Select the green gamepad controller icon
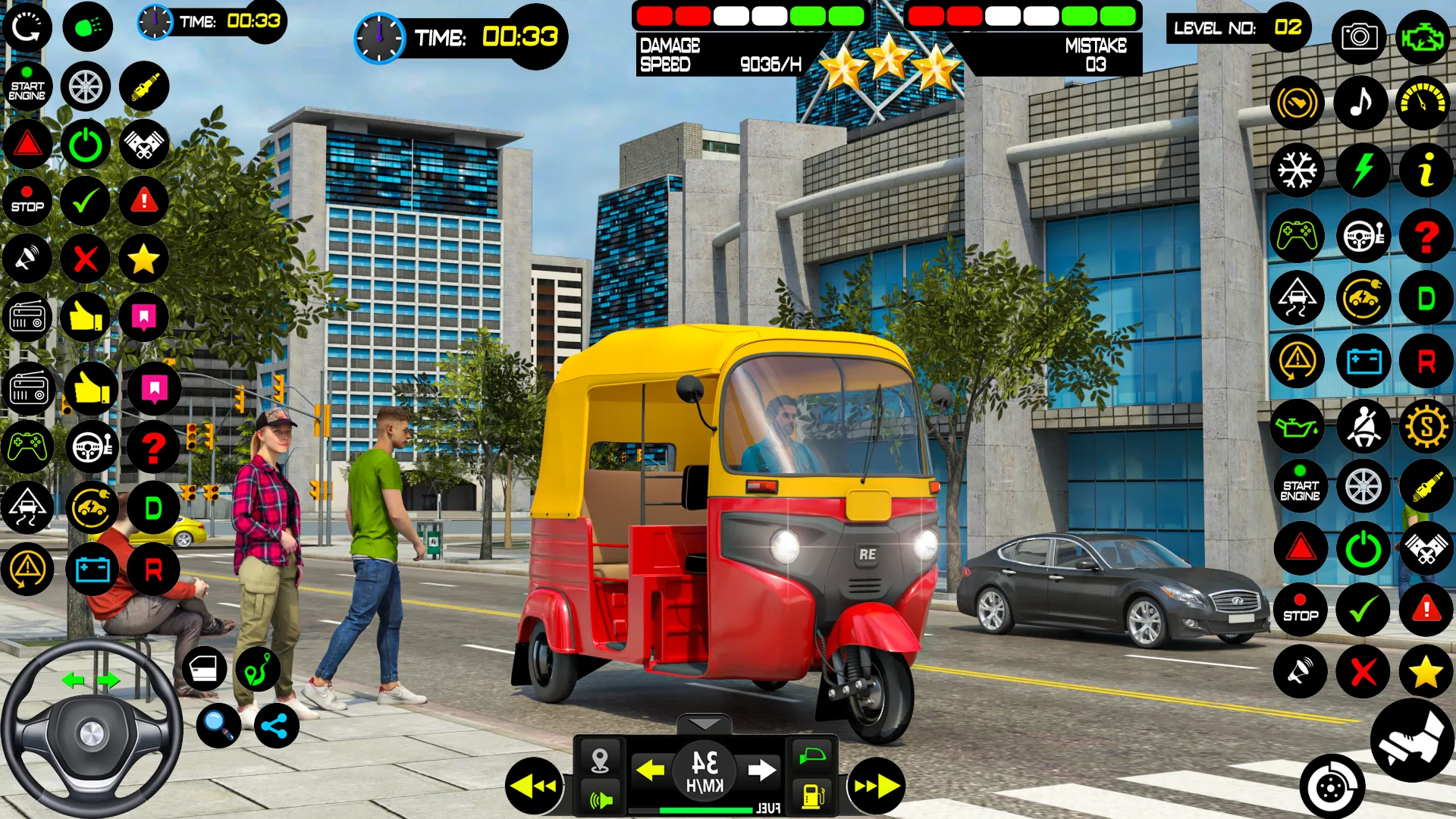 tap(1298, 236)
